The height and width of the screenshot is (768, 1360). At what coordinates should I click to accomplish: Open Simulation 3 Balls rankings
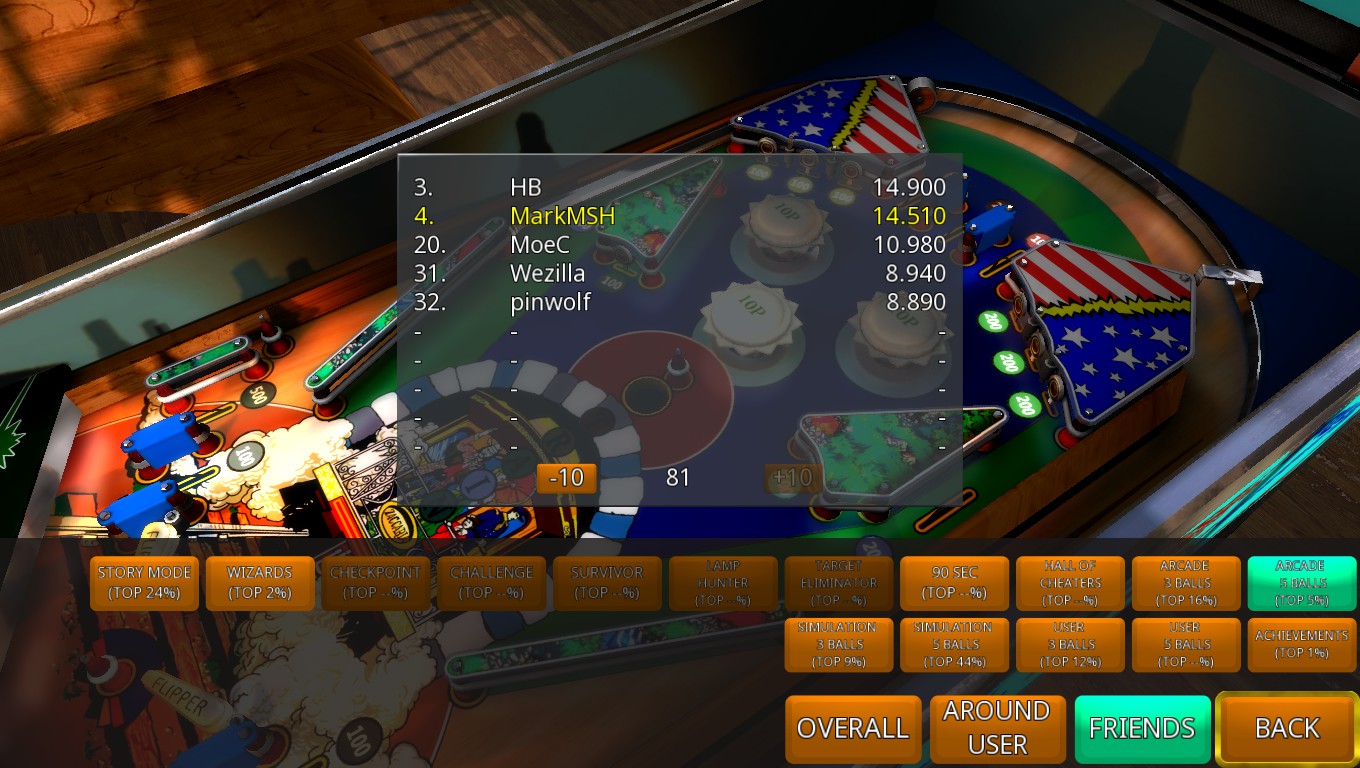839,645
